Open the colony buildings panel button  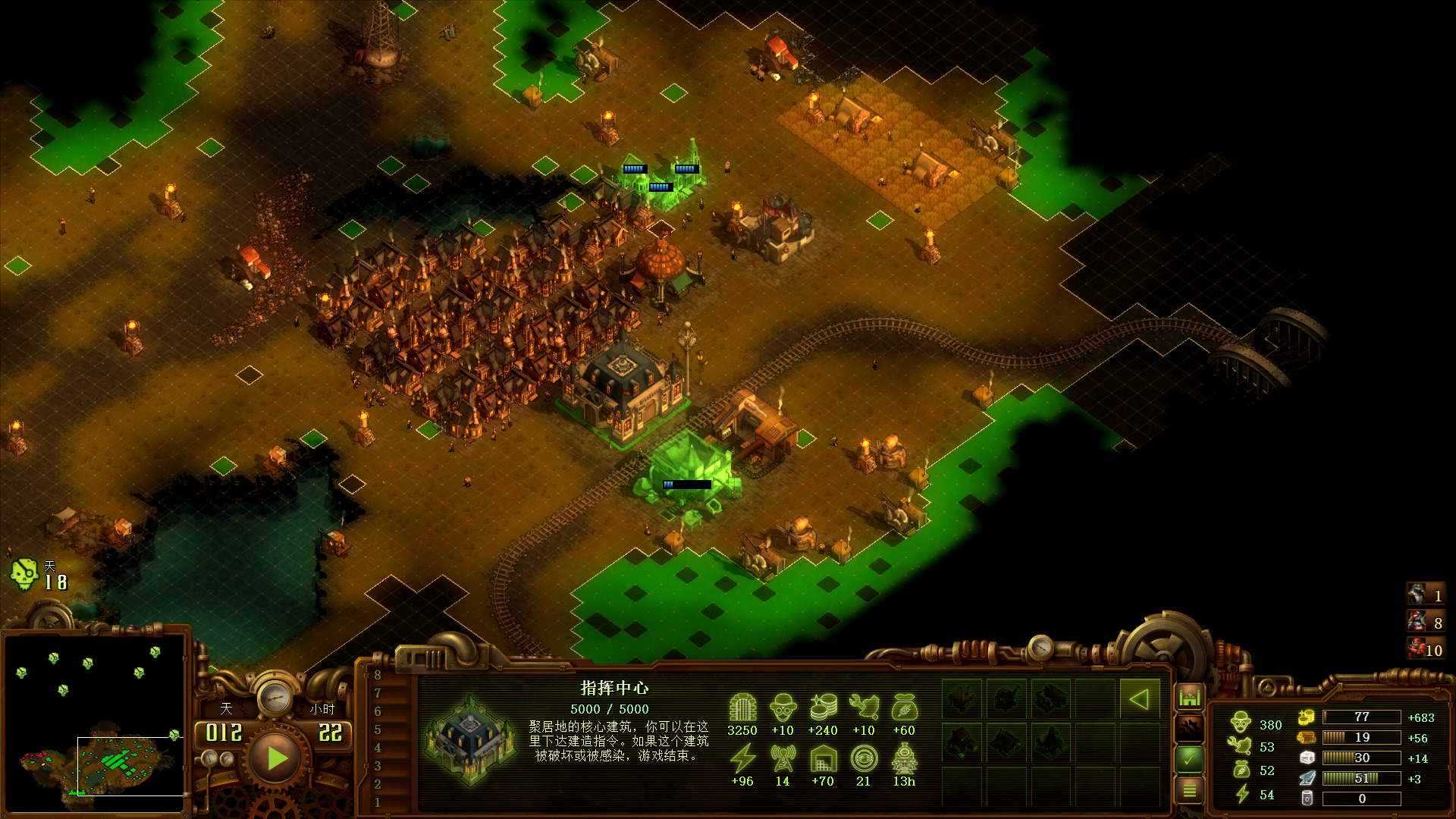(x=1189, y=696)
